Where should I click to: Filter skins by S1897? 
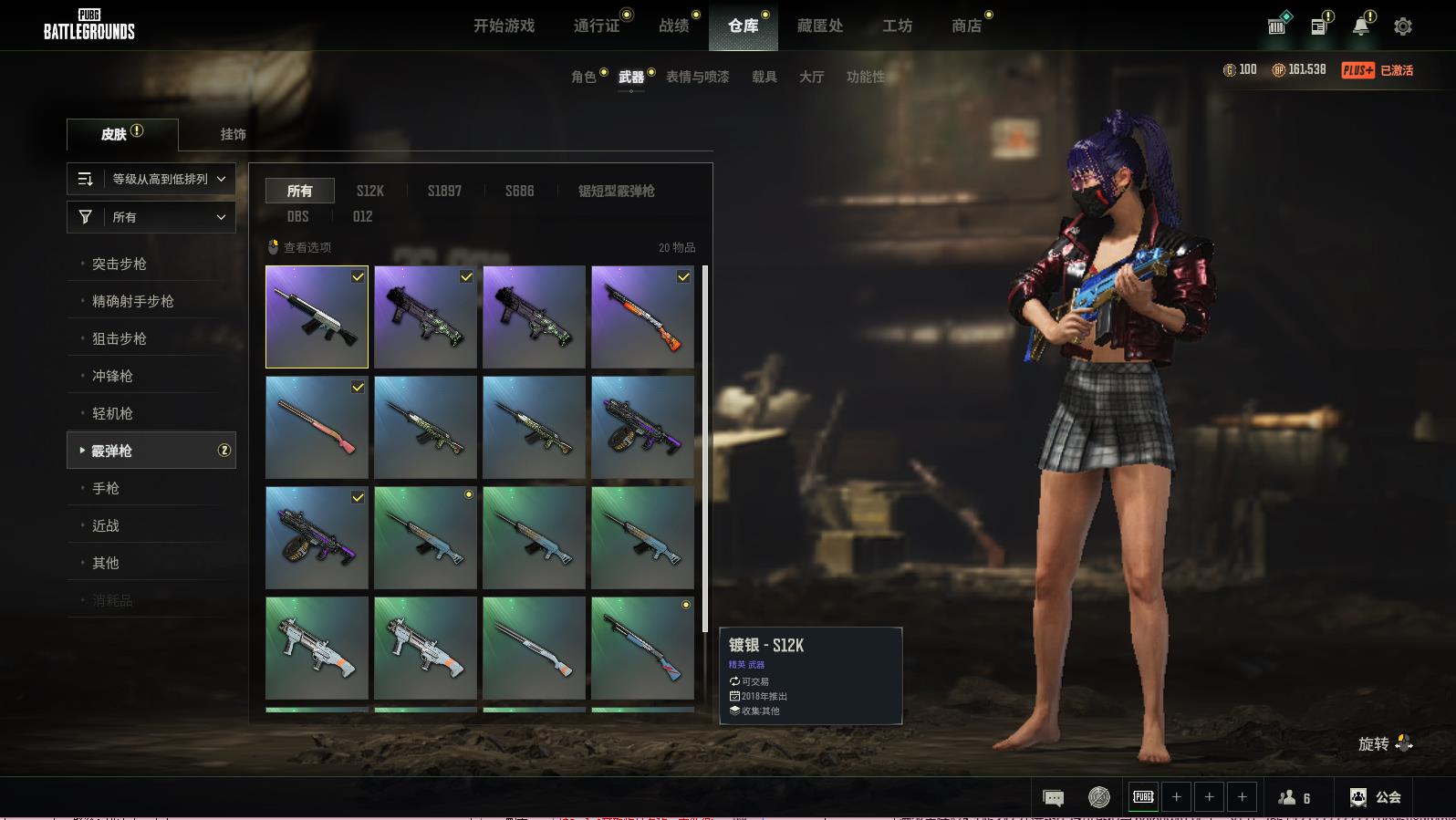point(444,191)
